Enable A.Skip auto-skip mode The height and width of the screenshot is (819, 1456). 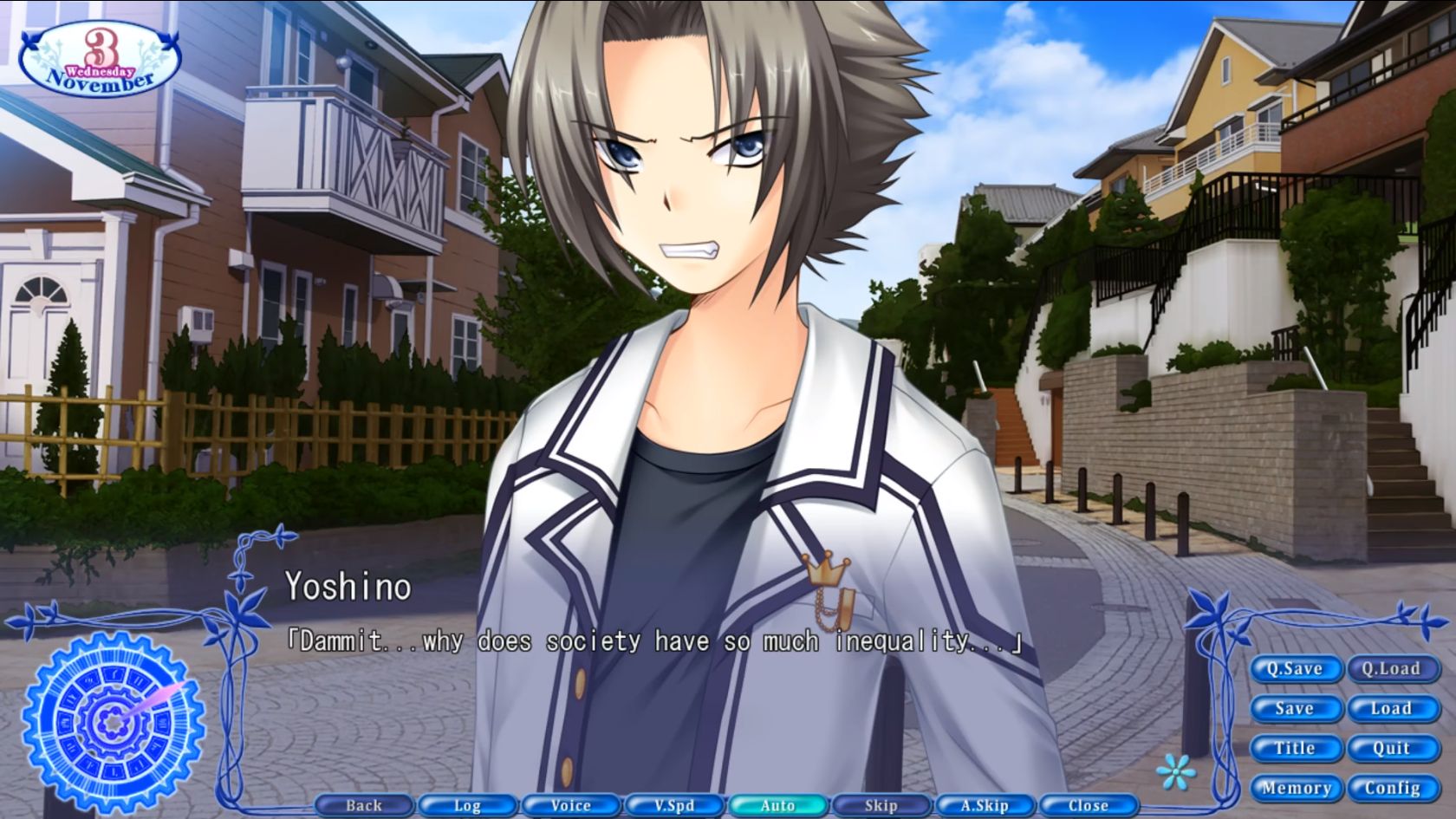[985, 805]
